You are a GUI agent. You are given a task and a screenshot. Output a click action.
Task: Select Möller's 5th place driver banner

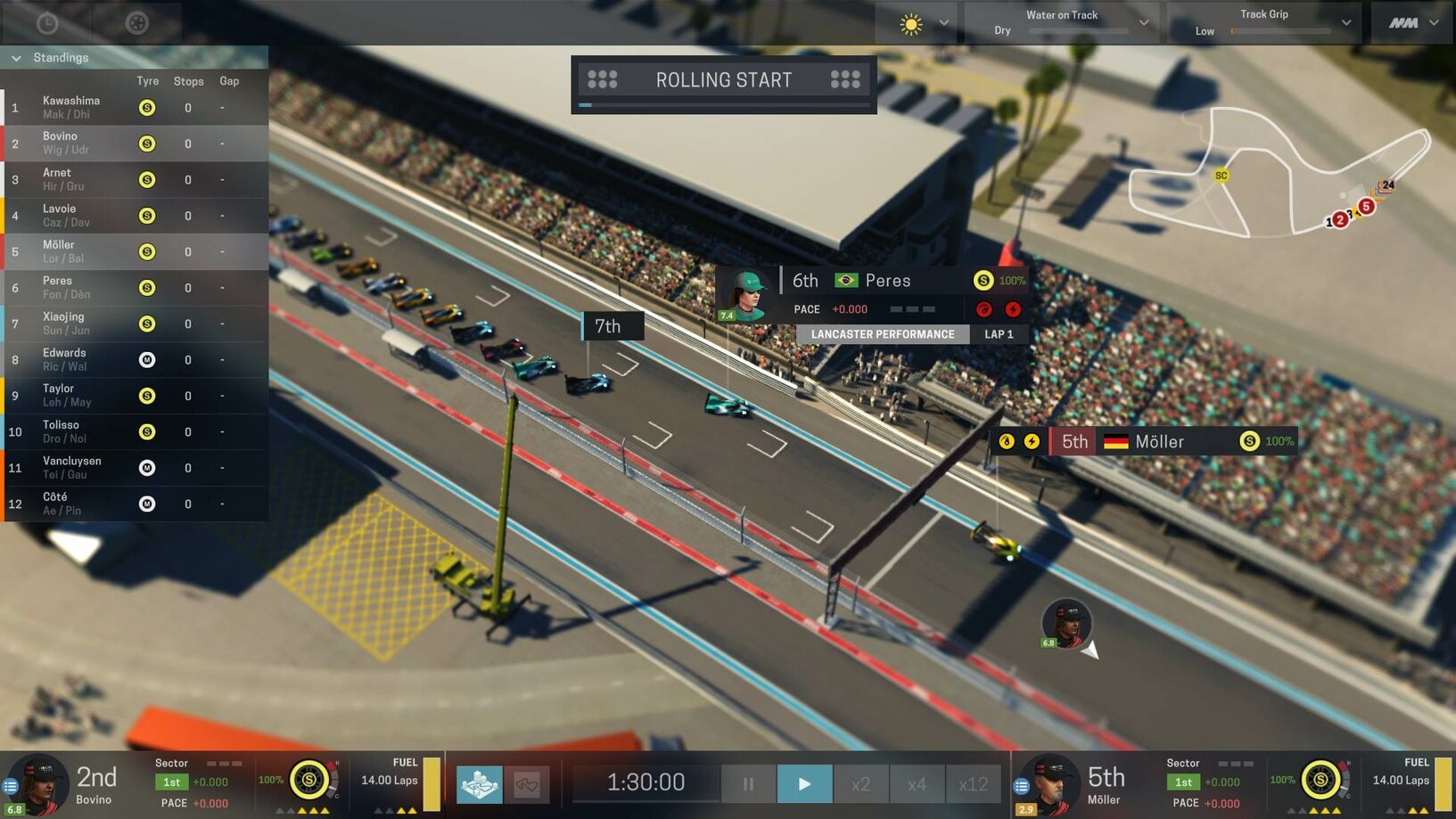pos(1159,440)
